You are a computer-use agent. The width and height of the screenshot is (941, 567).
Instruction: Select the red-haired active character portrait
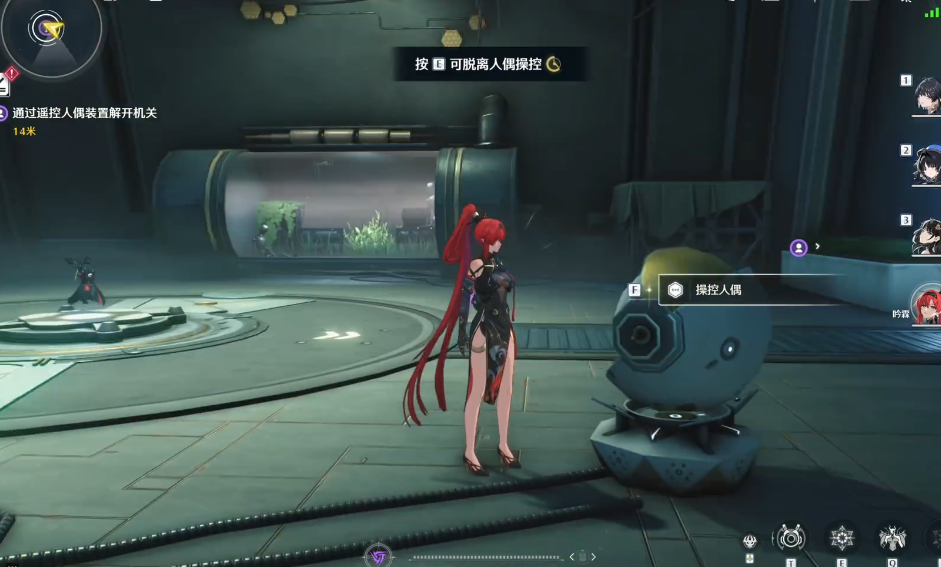[928, 304]
